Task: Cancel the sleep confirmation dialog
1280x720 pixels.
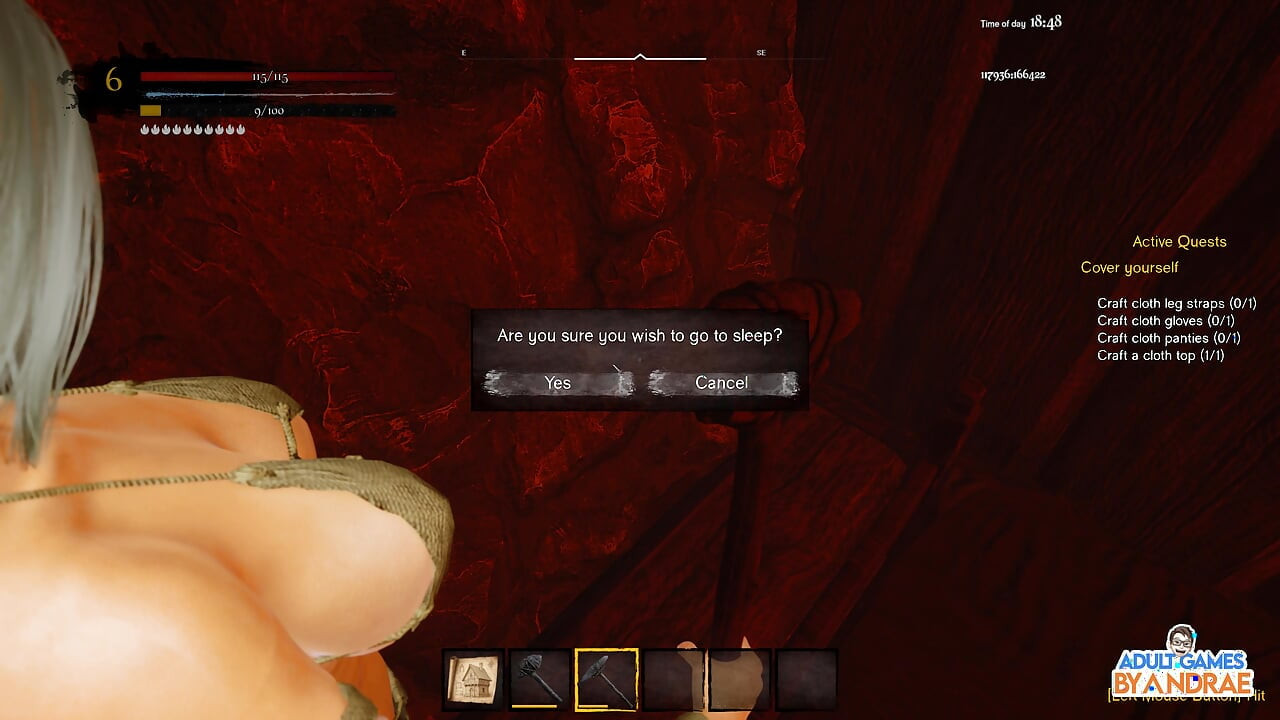Action: (722, 383)
